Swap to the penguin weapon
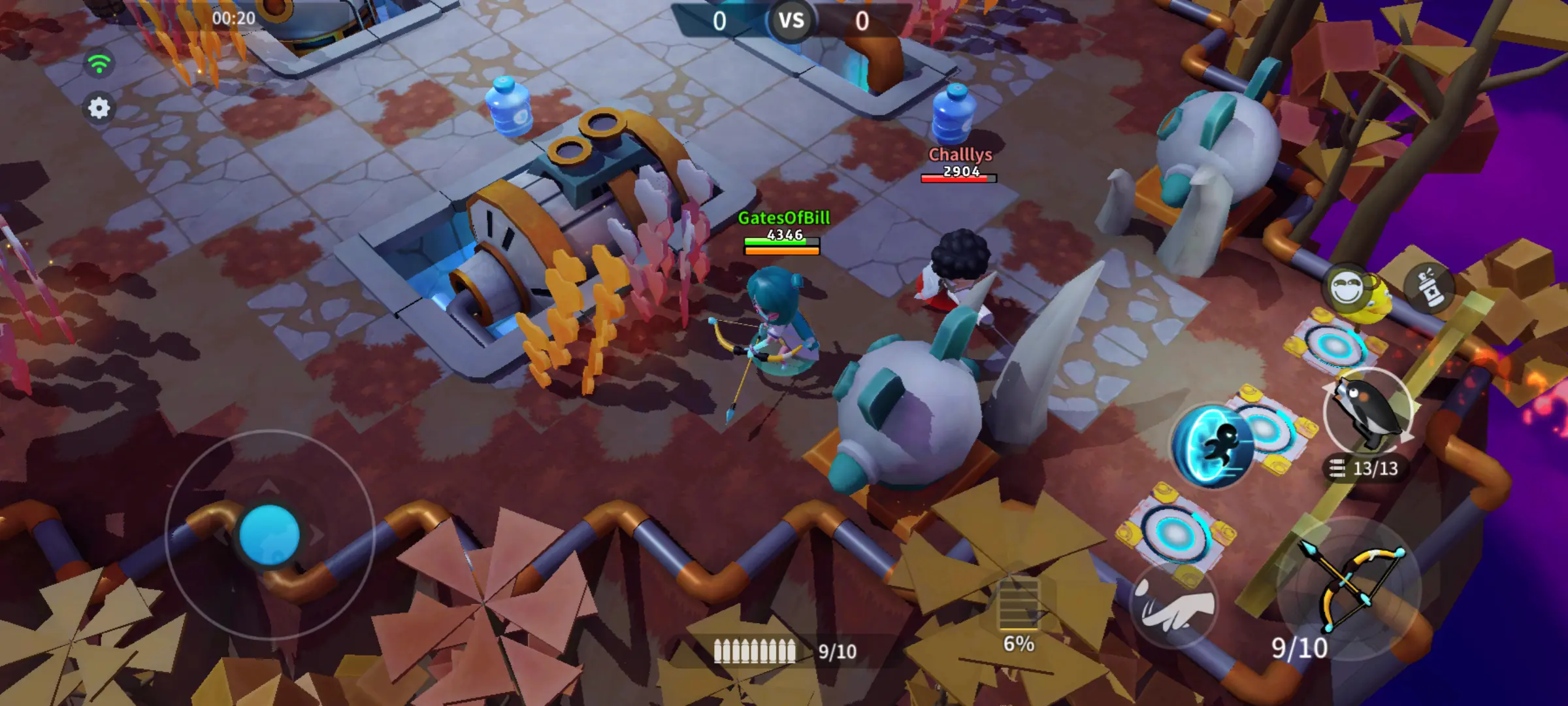Screen dimensions: 1568x706 (1369, 413)
